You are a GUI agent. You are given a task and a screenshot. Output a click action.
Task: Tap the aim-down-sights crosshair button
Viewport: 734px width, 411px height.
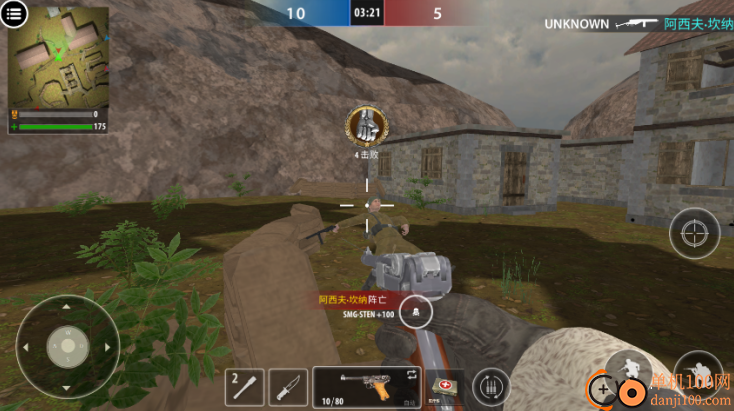click(x=693, y=234)
